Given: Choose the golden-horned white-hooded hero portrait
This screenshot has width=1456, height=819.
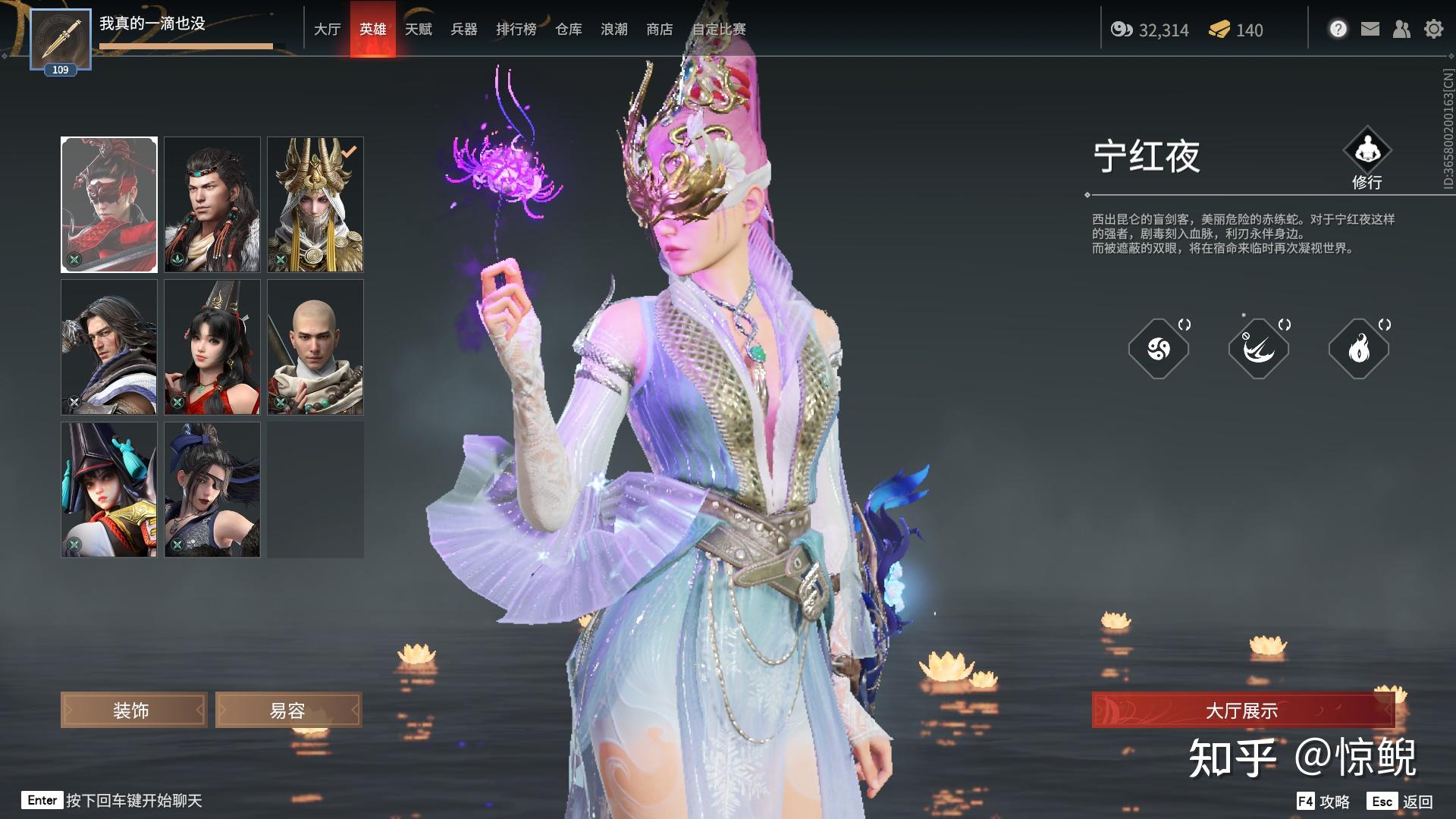Looking at the screenshot, I should point(315,205).
